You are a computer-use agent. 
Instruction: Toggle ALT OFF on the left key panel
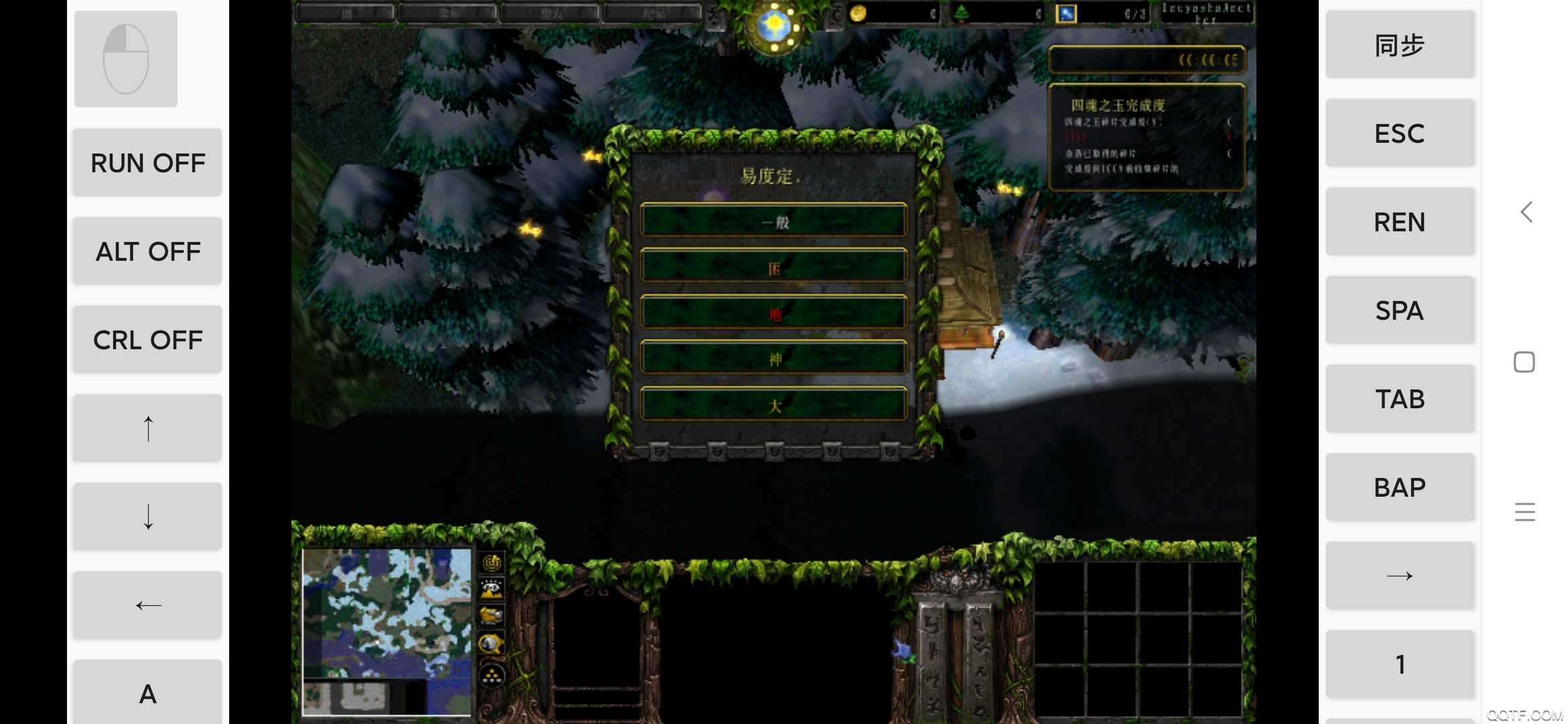pyautogui.click(x=147, y=251)
